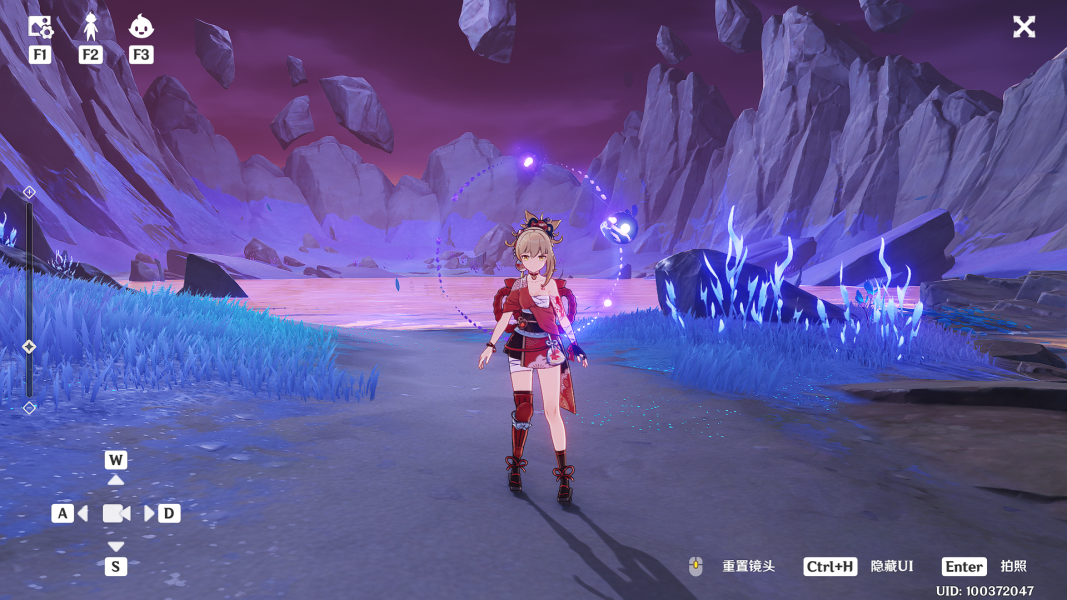Hide the interface via the 隐藏UI label
This screenshot has width=1067, height=600.
click(x=891, y=567)
